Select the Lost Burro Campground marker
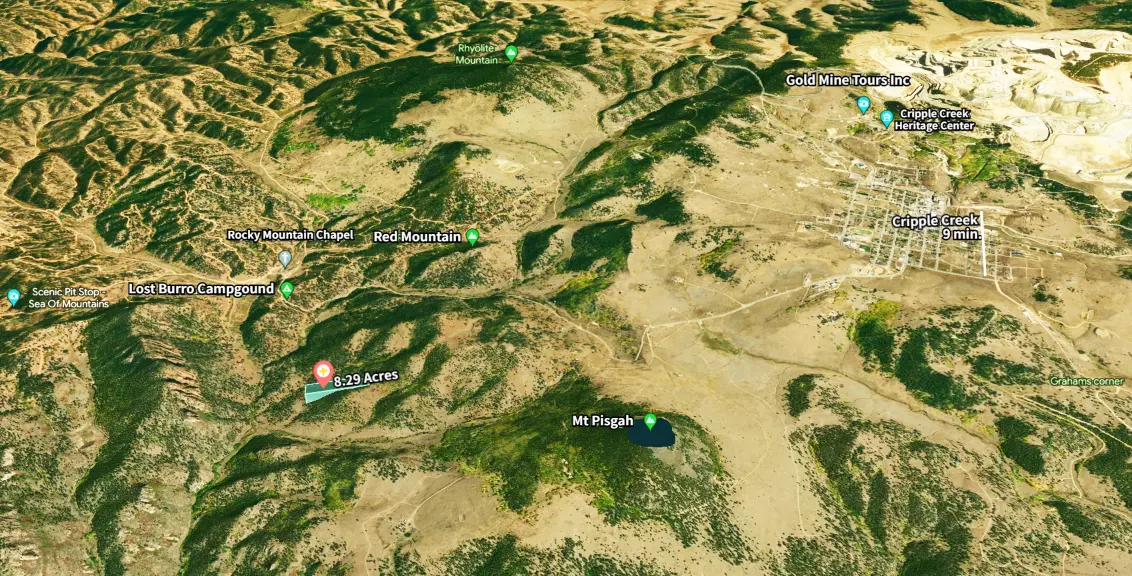This screenshot has height=576, width=1132. tap(287, 290)
